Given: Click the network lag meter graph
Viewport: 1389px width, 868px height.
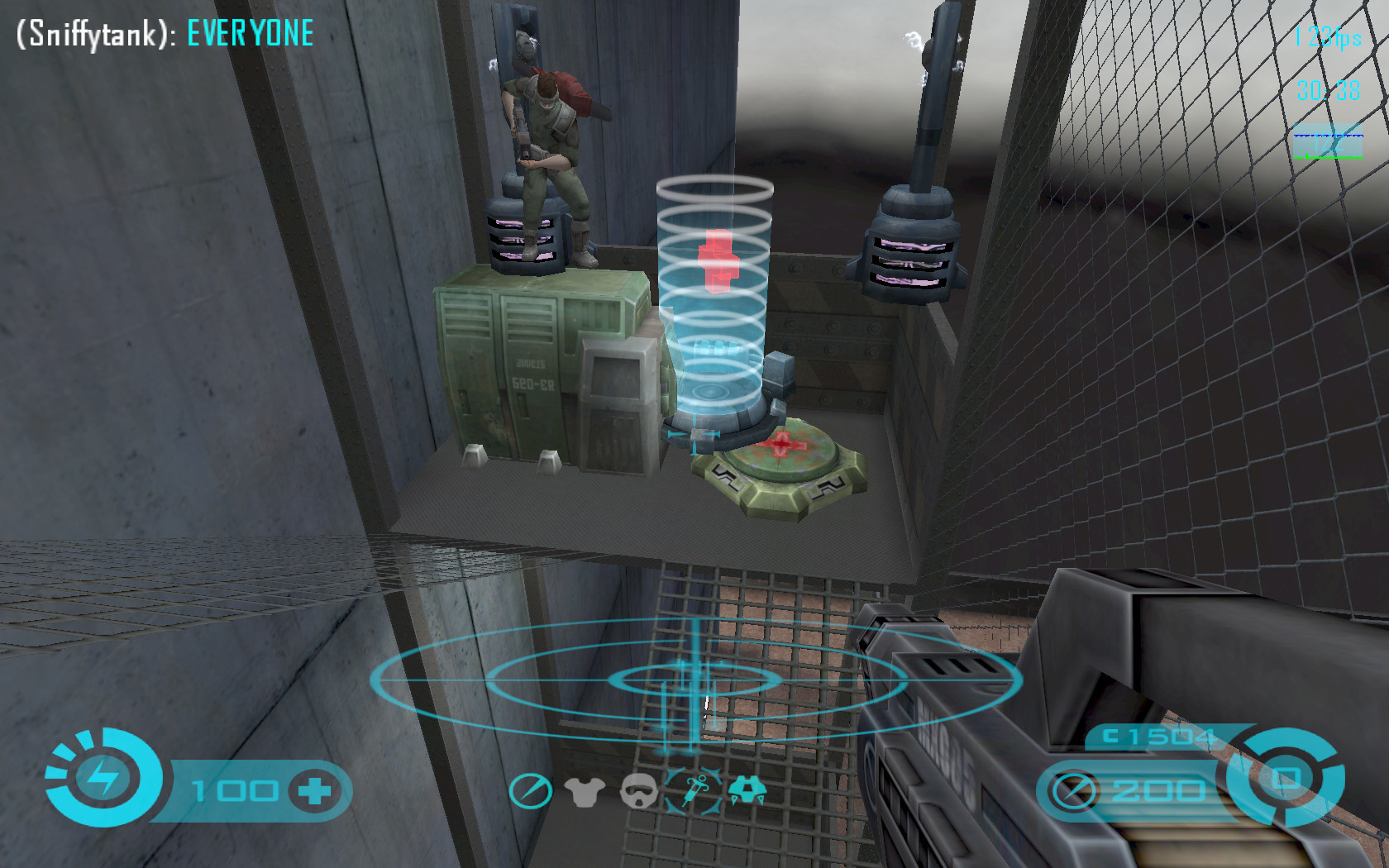Looking at the screenshot, I should [x=1328, y=142].
